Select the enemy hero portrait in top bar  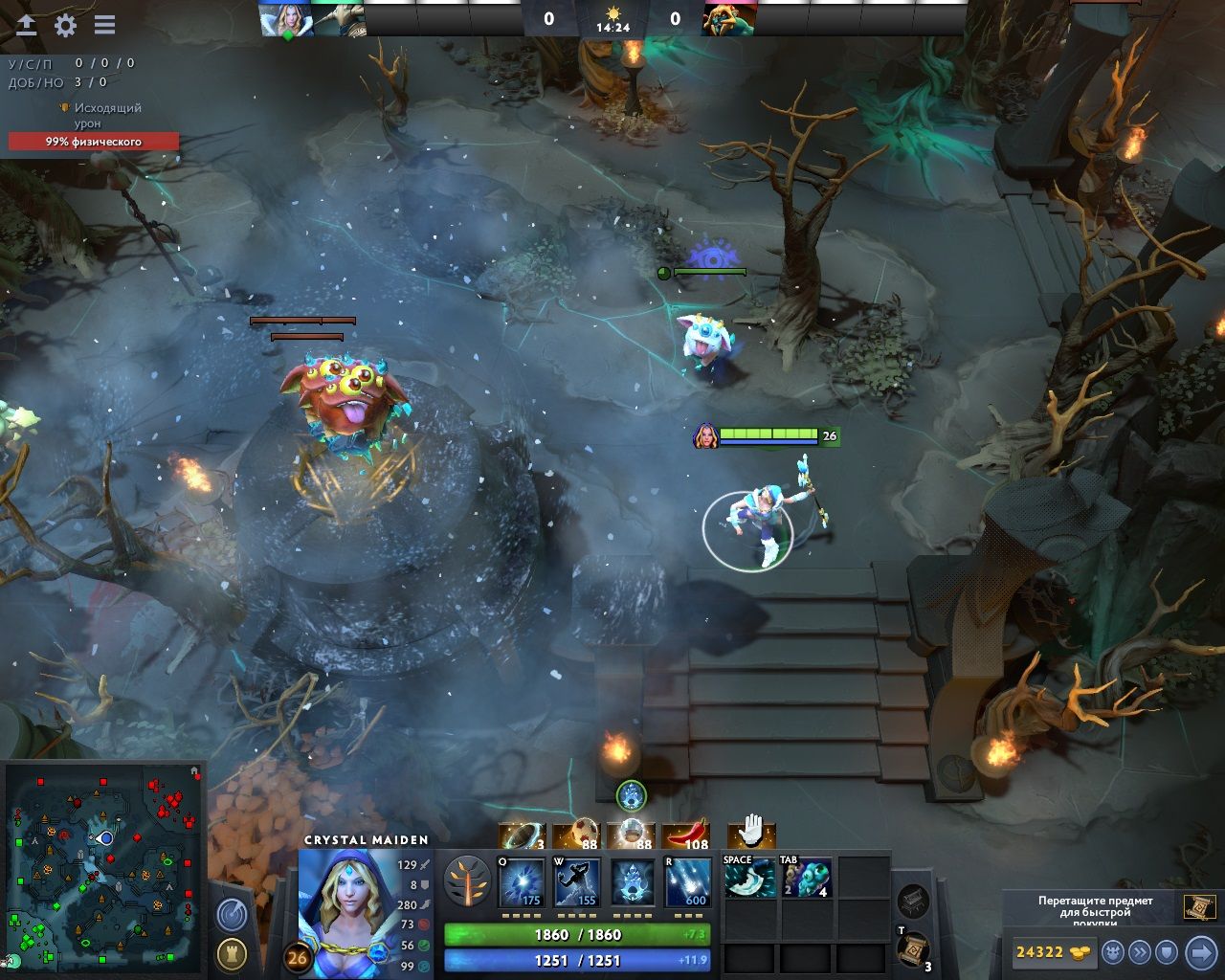(729, 20)
